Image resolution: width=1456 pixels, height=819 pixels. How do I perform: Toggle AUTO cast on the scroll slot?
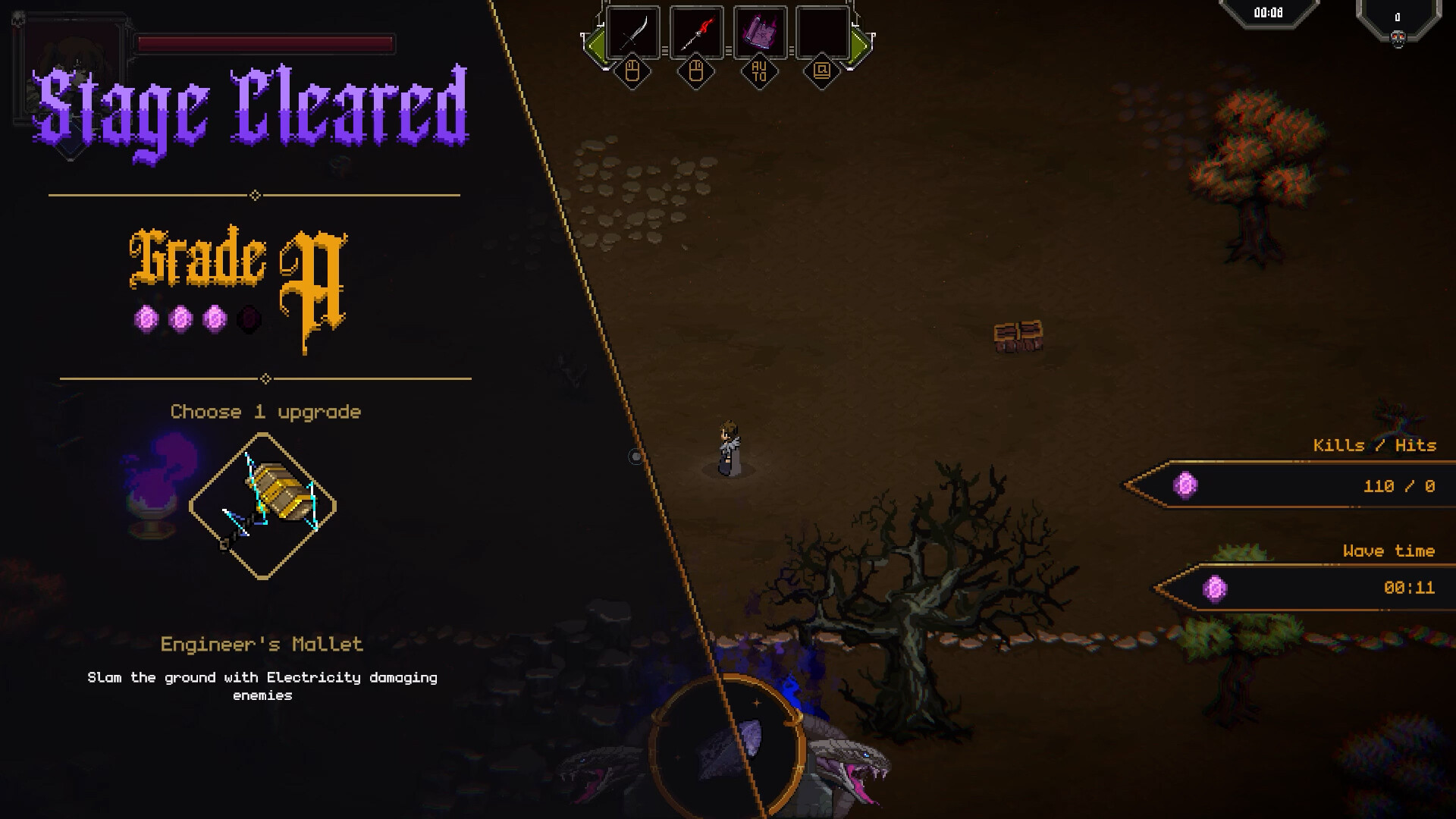pos(759,72)
